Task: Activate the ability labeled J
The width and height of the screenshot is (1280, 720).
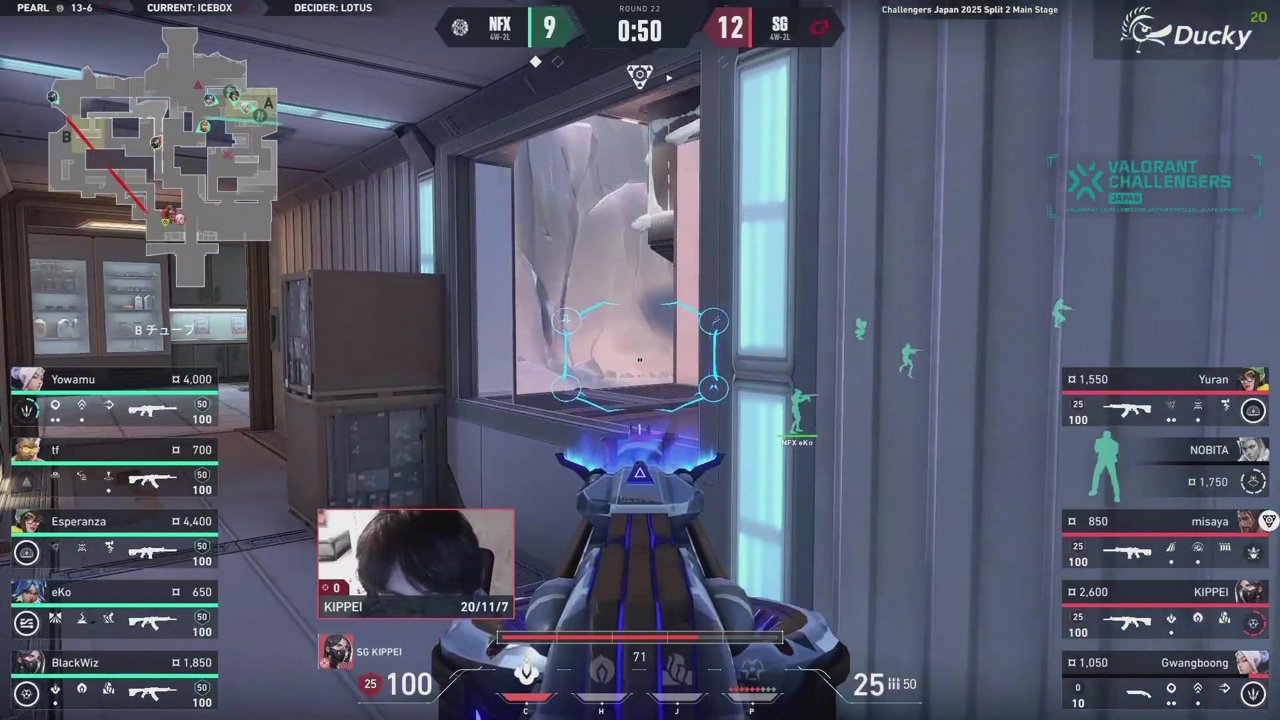Action: tap(677, 674)
